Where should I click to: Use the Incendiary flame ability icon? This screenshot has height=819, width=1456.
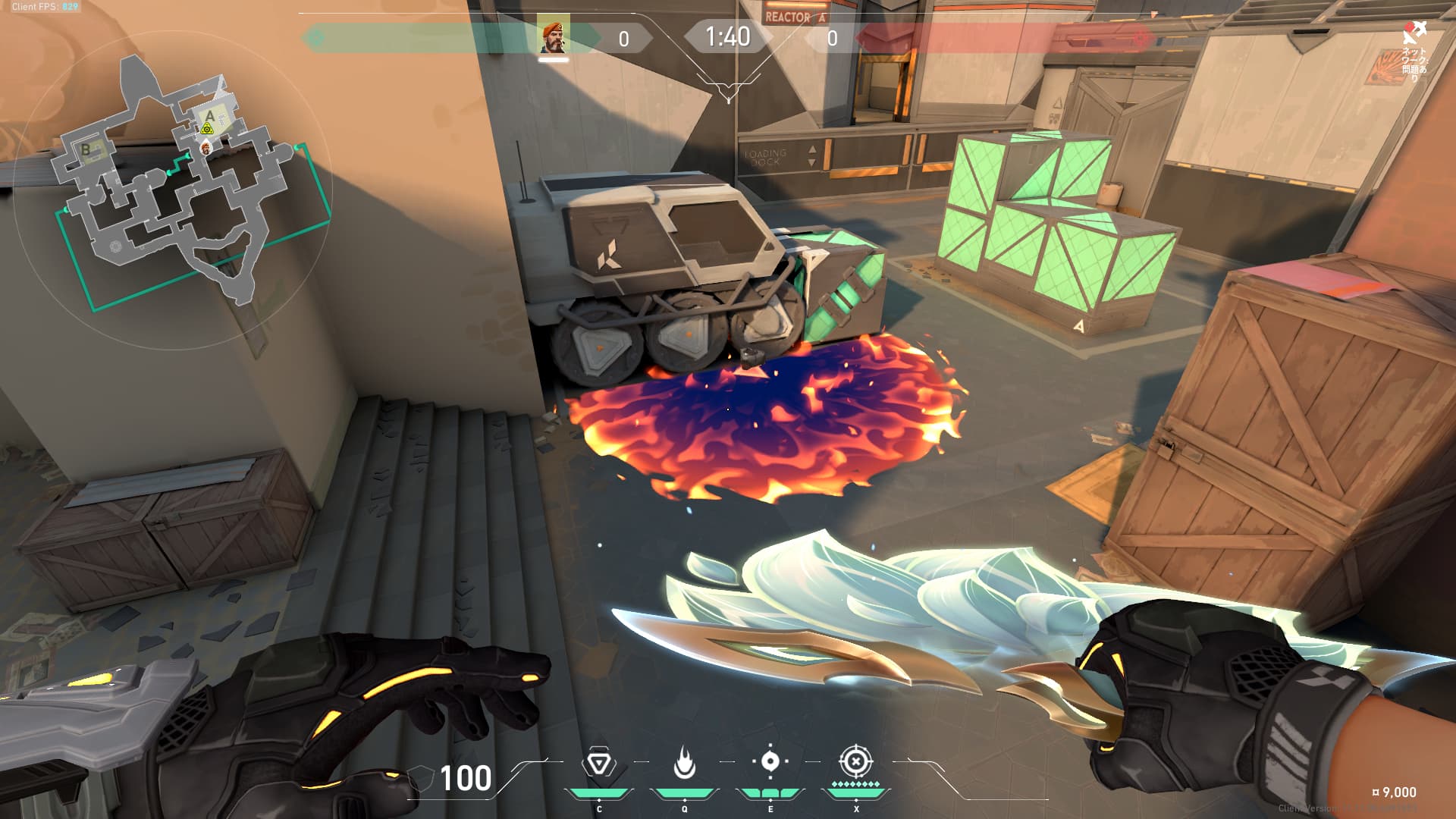[x=684, y=763]
